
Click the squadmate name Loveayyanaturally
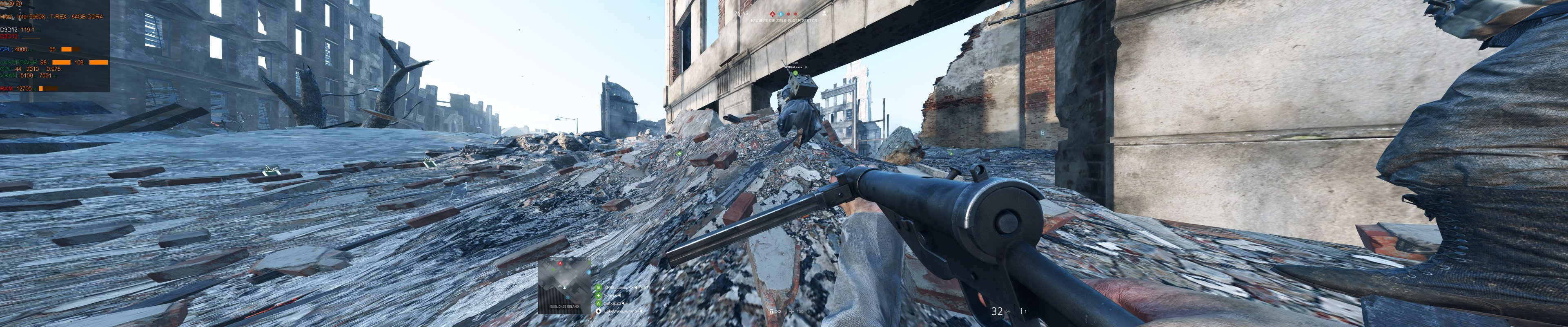pos(622,311)
